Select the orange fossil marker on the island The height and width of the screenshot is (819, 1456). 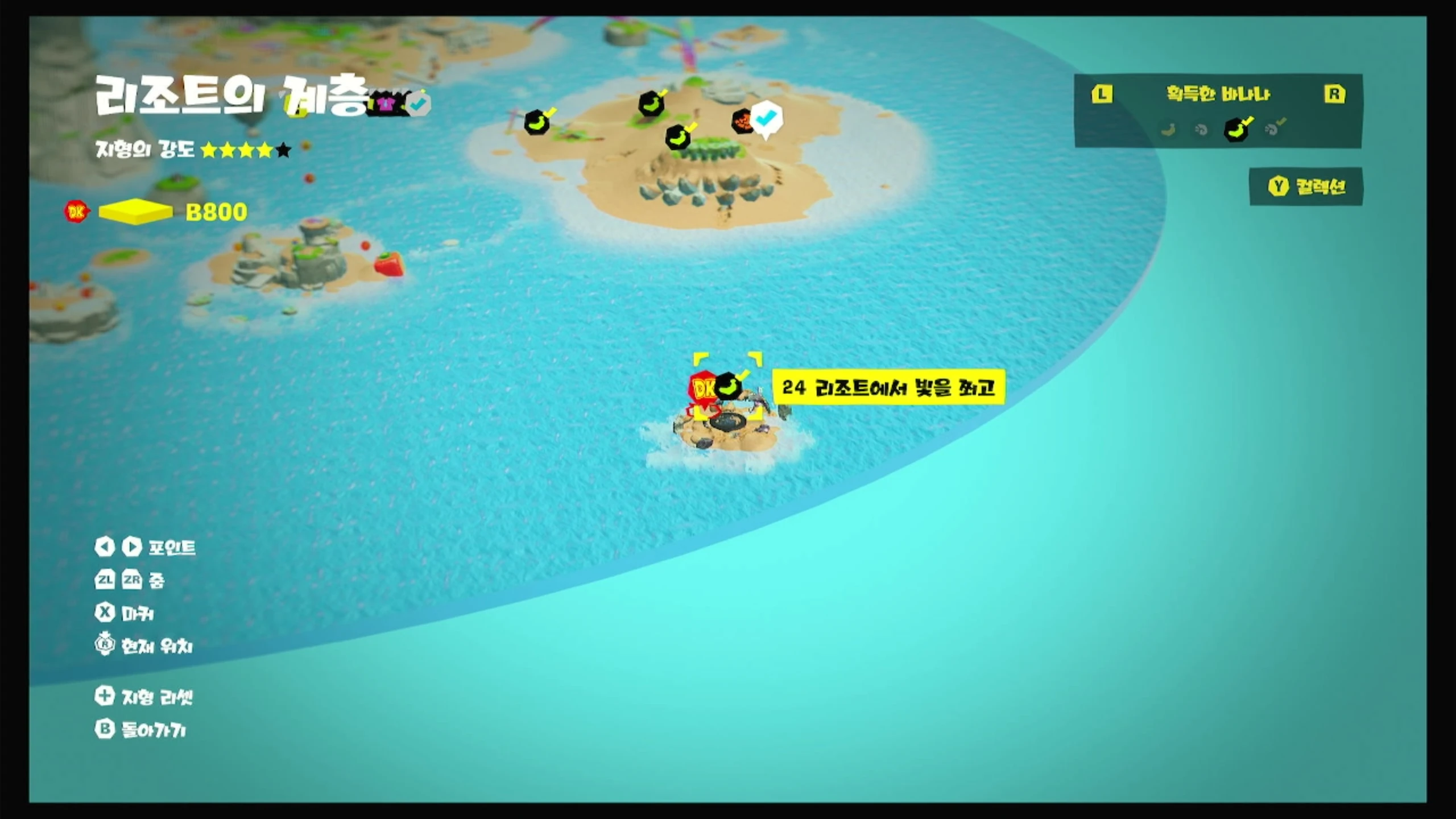click(x=742, y=121)
